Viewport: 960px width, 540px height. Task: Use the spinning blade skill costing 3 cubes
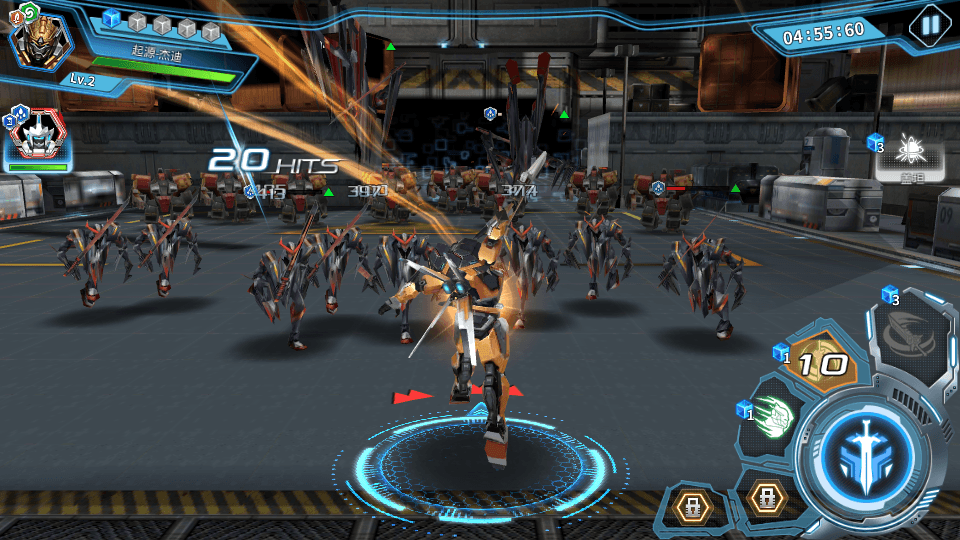point(911,338)
